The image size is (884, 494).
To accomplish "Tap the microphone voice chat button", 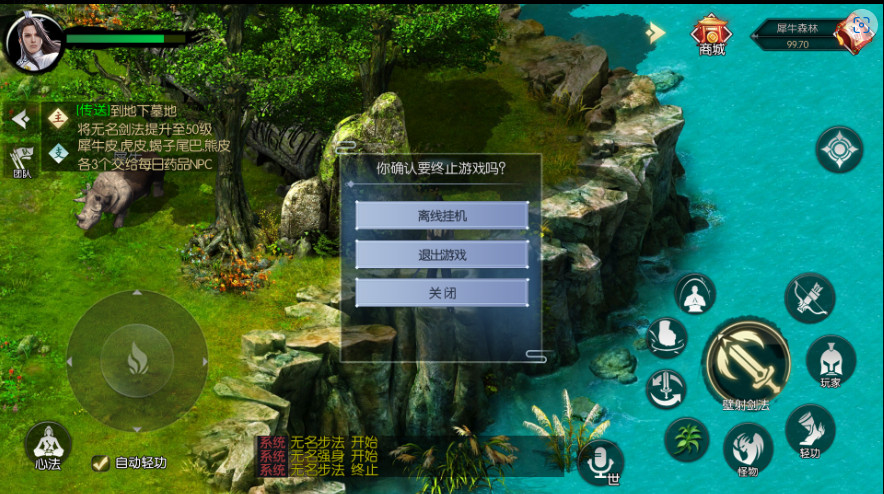I will 600,460.
